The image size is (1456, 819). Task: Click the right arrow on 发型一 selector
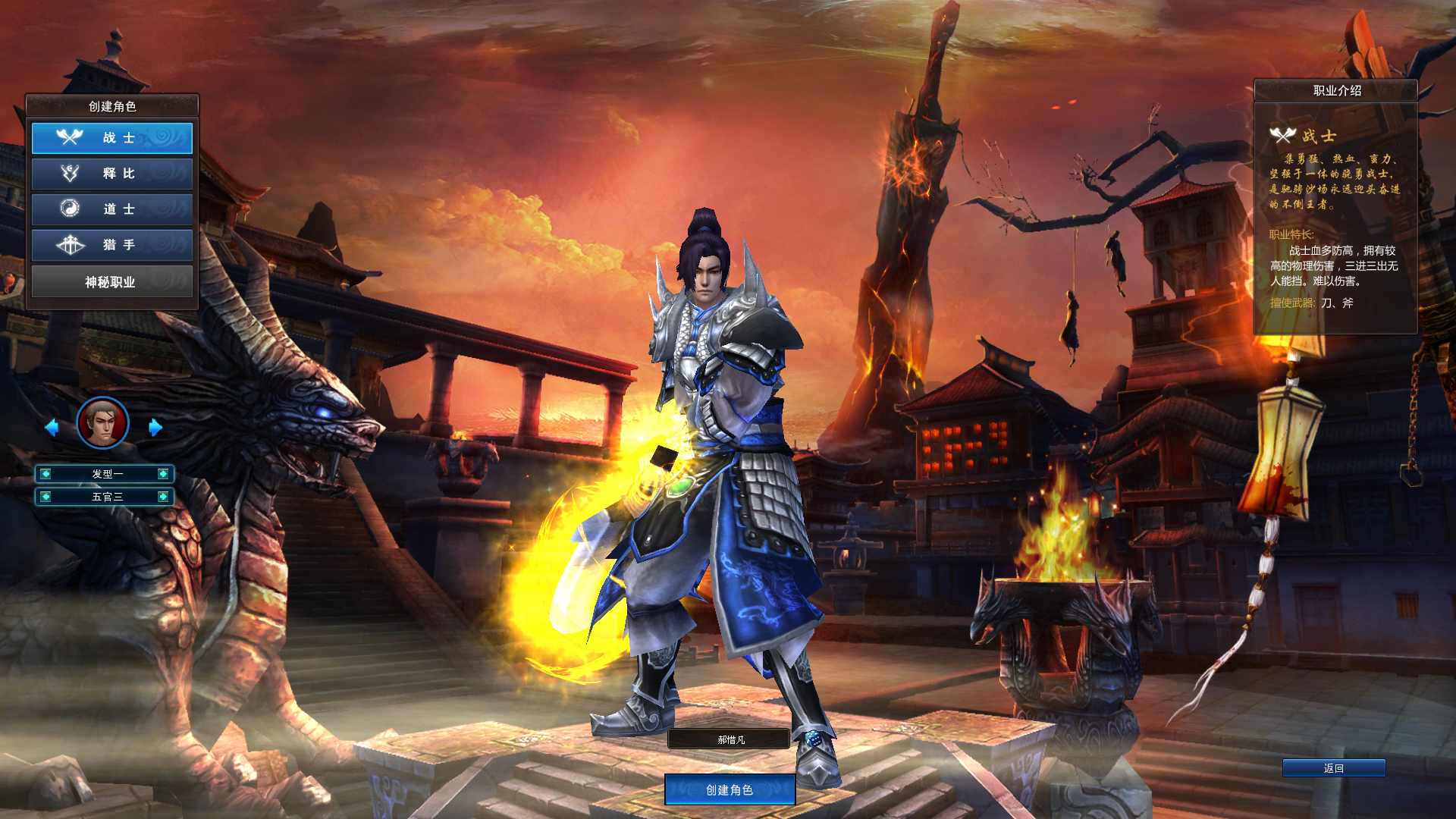pyautogui.click(x=162, y=474)
